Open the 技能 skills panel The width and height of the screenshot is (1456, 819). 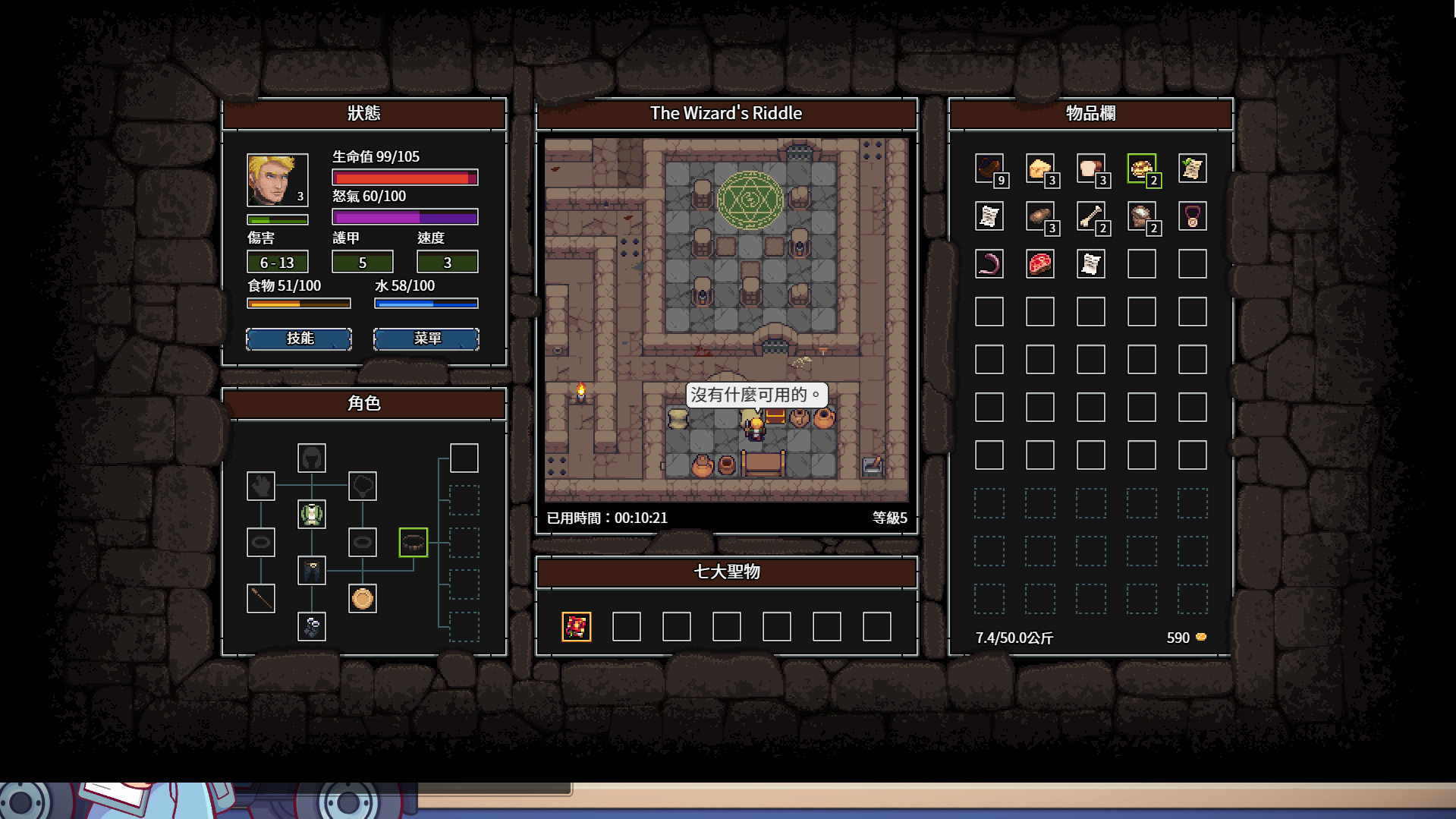coord(299,339)
